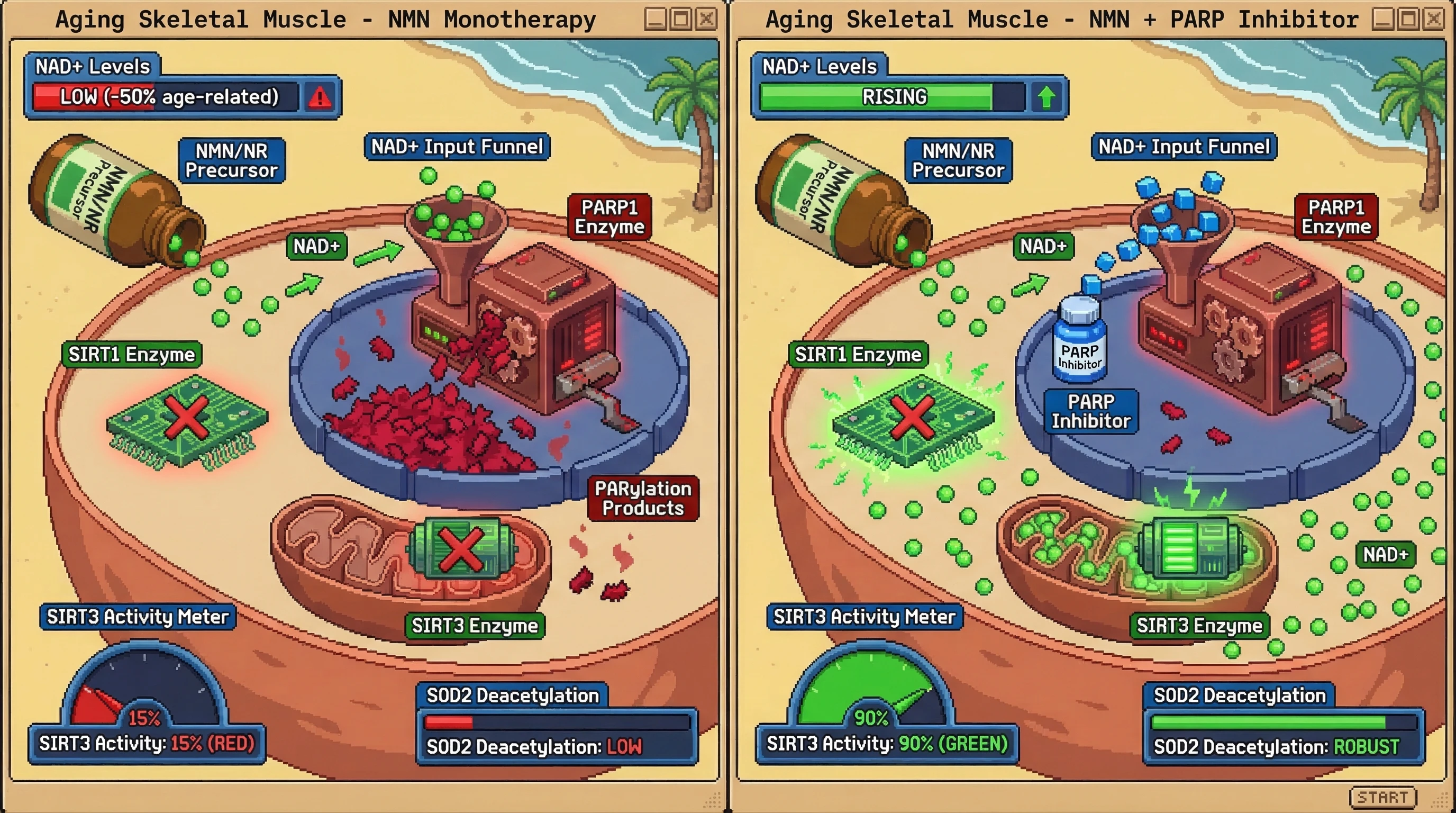Viewport: 1456px width, 813px height.
Task: Minimize the NMN + PARP Inhibitor window
Action: point(1383,20)
